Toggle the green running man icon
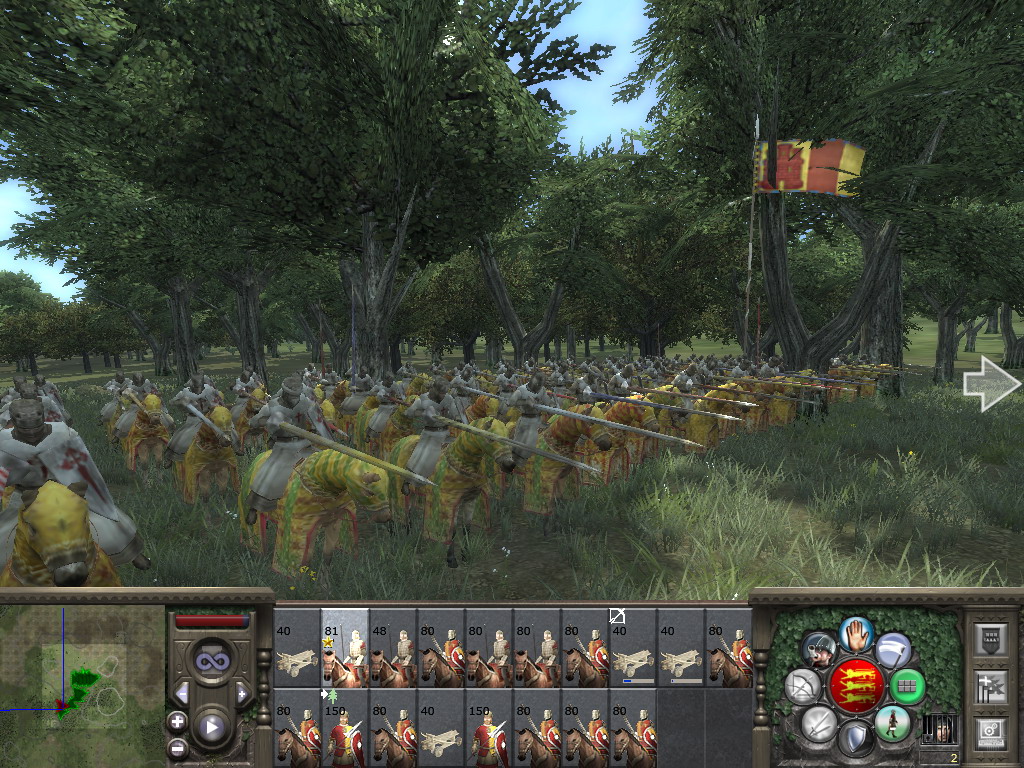The width and height of the screenshot is (1024, 768). [x=892, y=723]
